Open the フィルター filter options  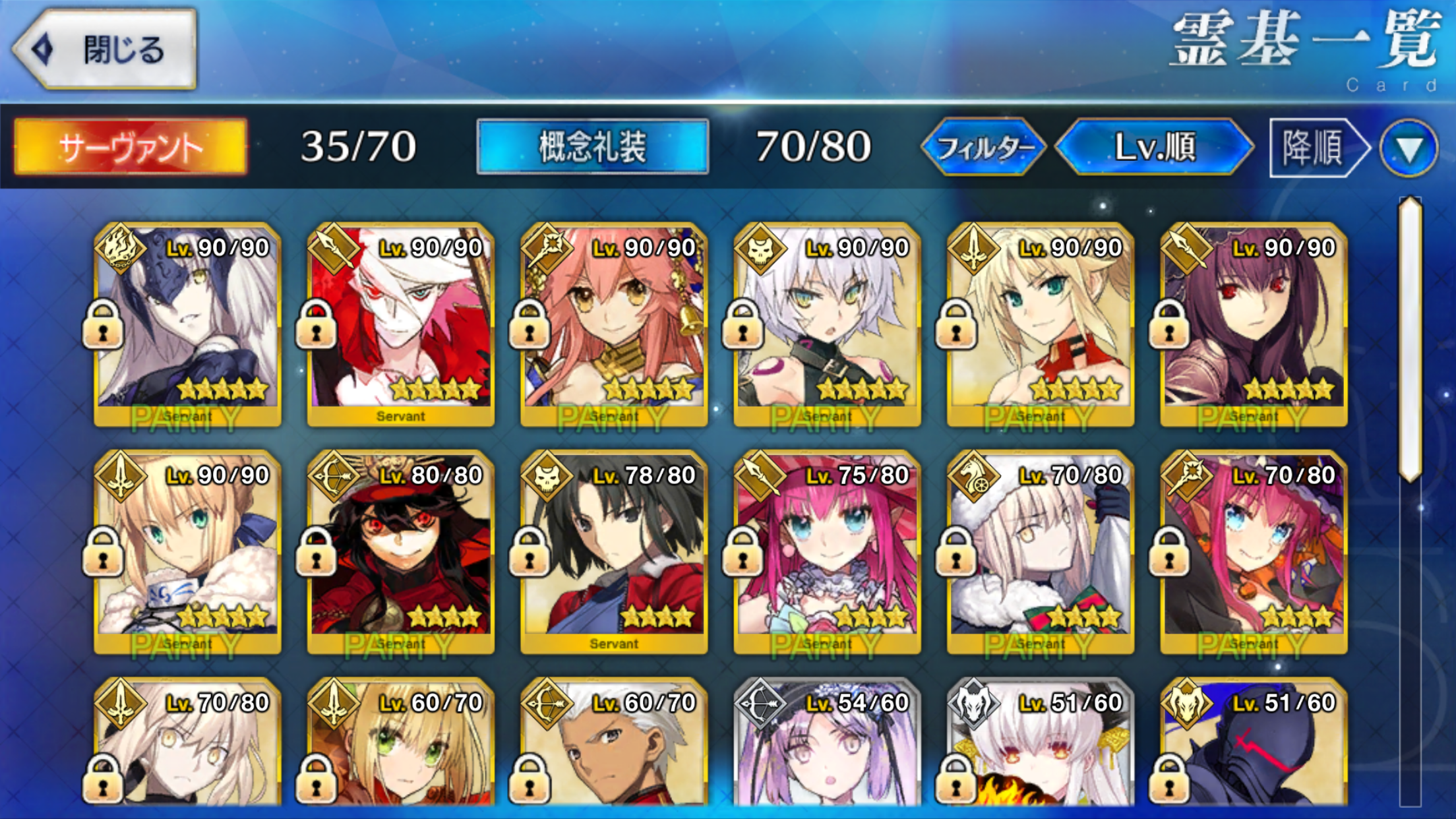coord(984,146)
